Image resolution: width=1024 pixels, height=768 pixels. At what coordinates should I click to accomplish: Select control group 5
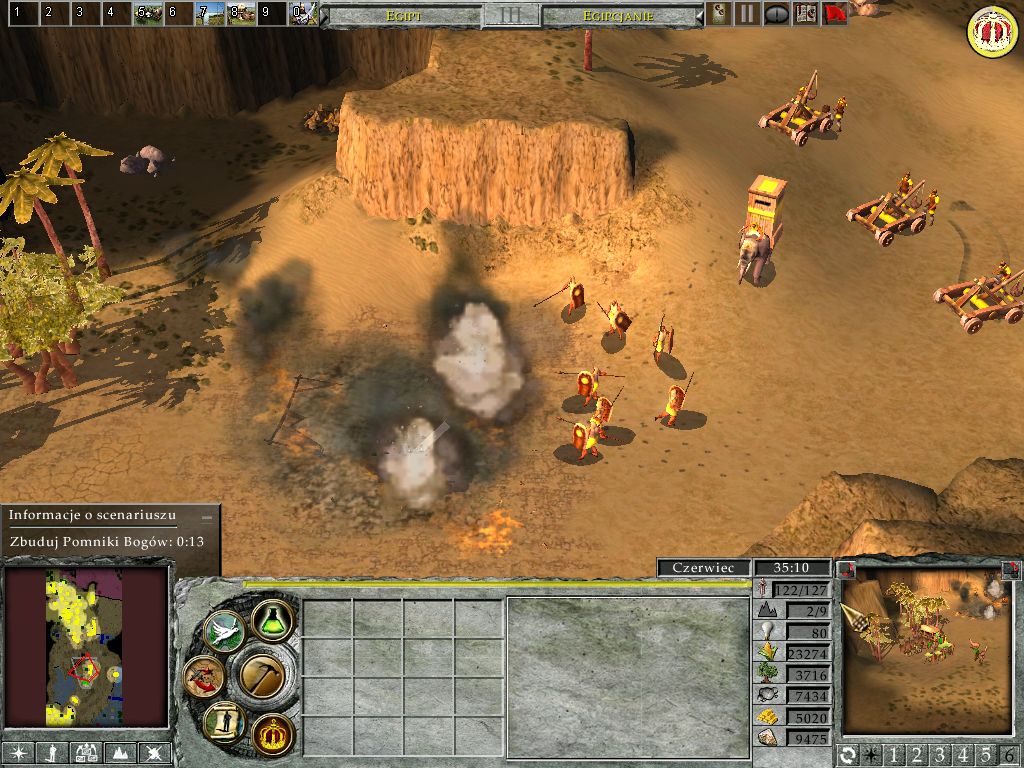pyautogui.click(x=149, y=14)
